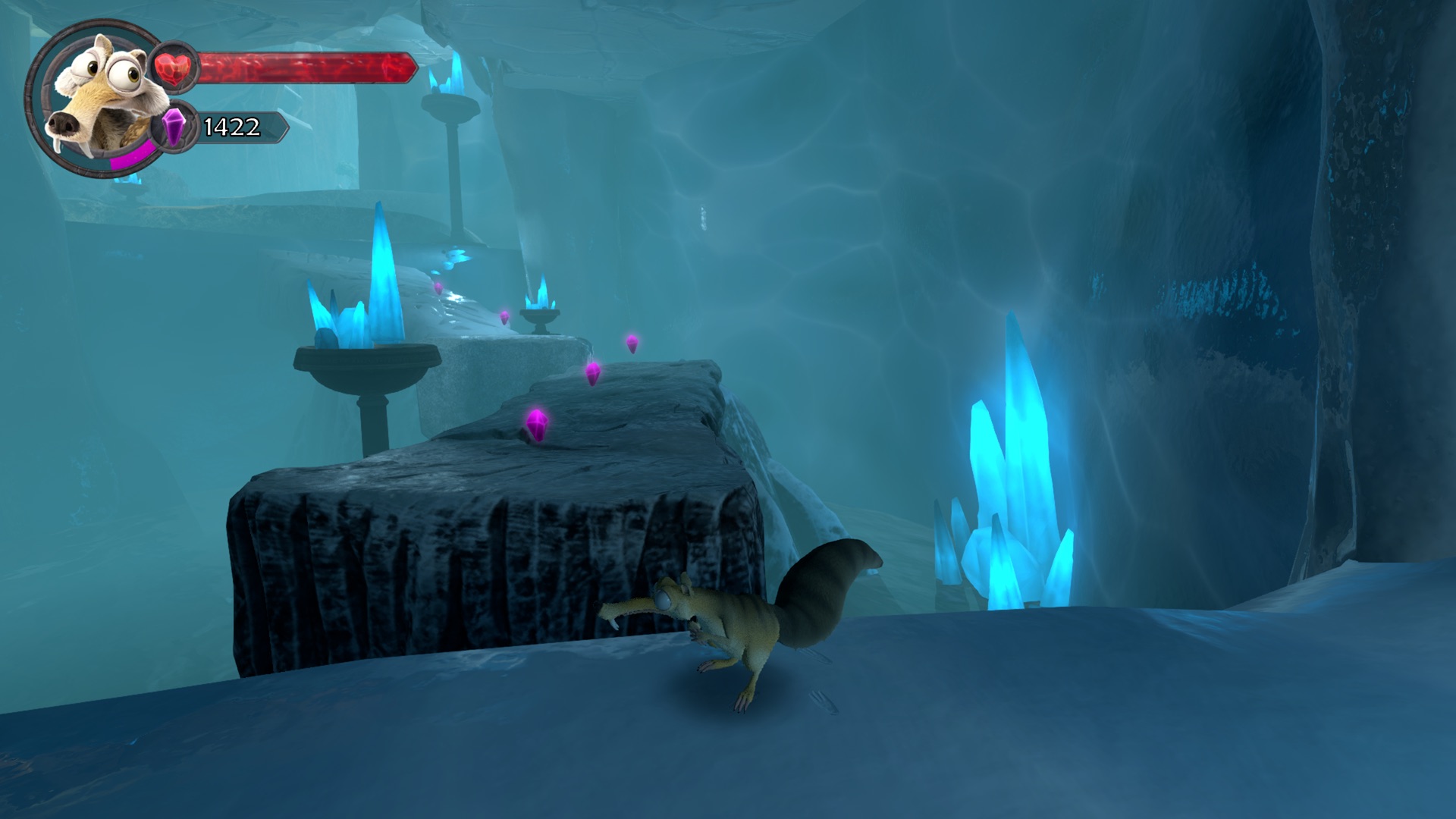Click the purple crystal currency icon

pos(174,127)
